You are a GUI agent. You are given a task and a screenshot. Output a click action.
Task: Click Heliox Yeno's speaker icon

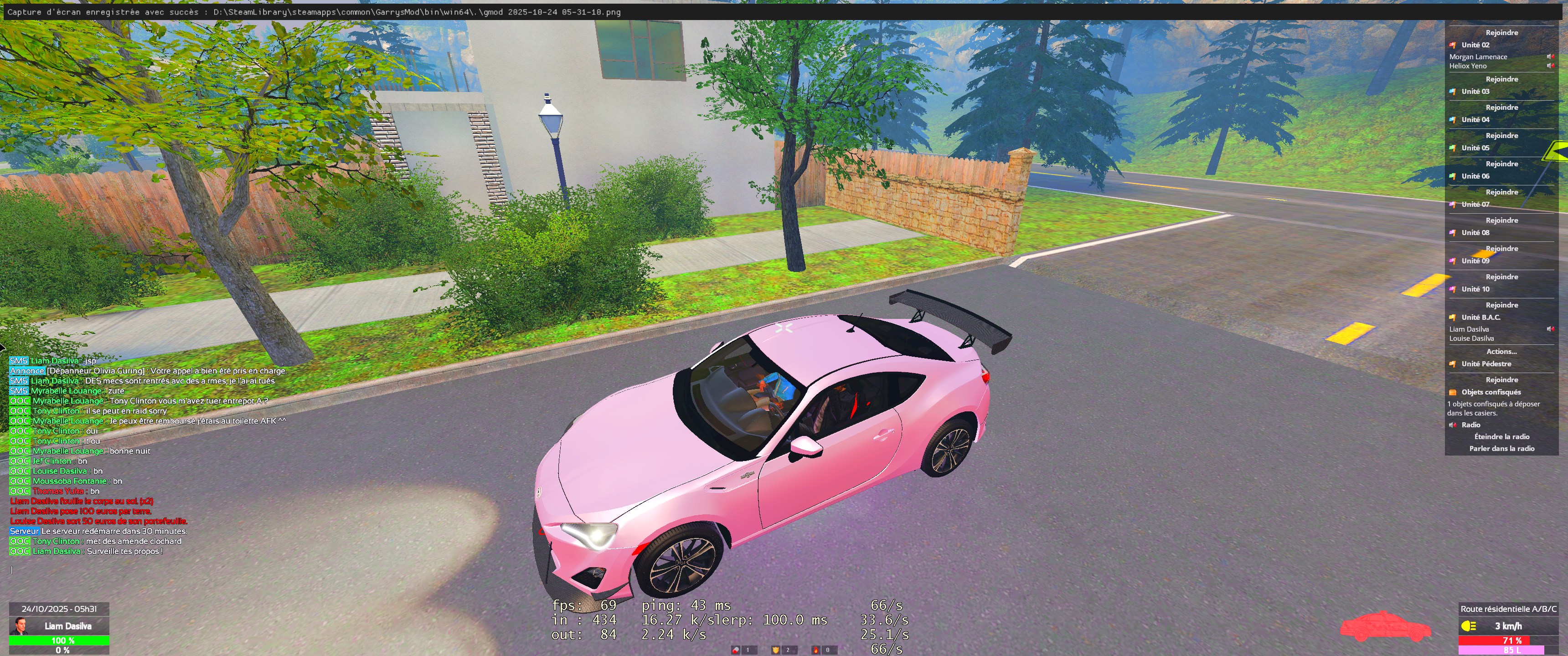pyautogui.click(x=1550, y=66)
